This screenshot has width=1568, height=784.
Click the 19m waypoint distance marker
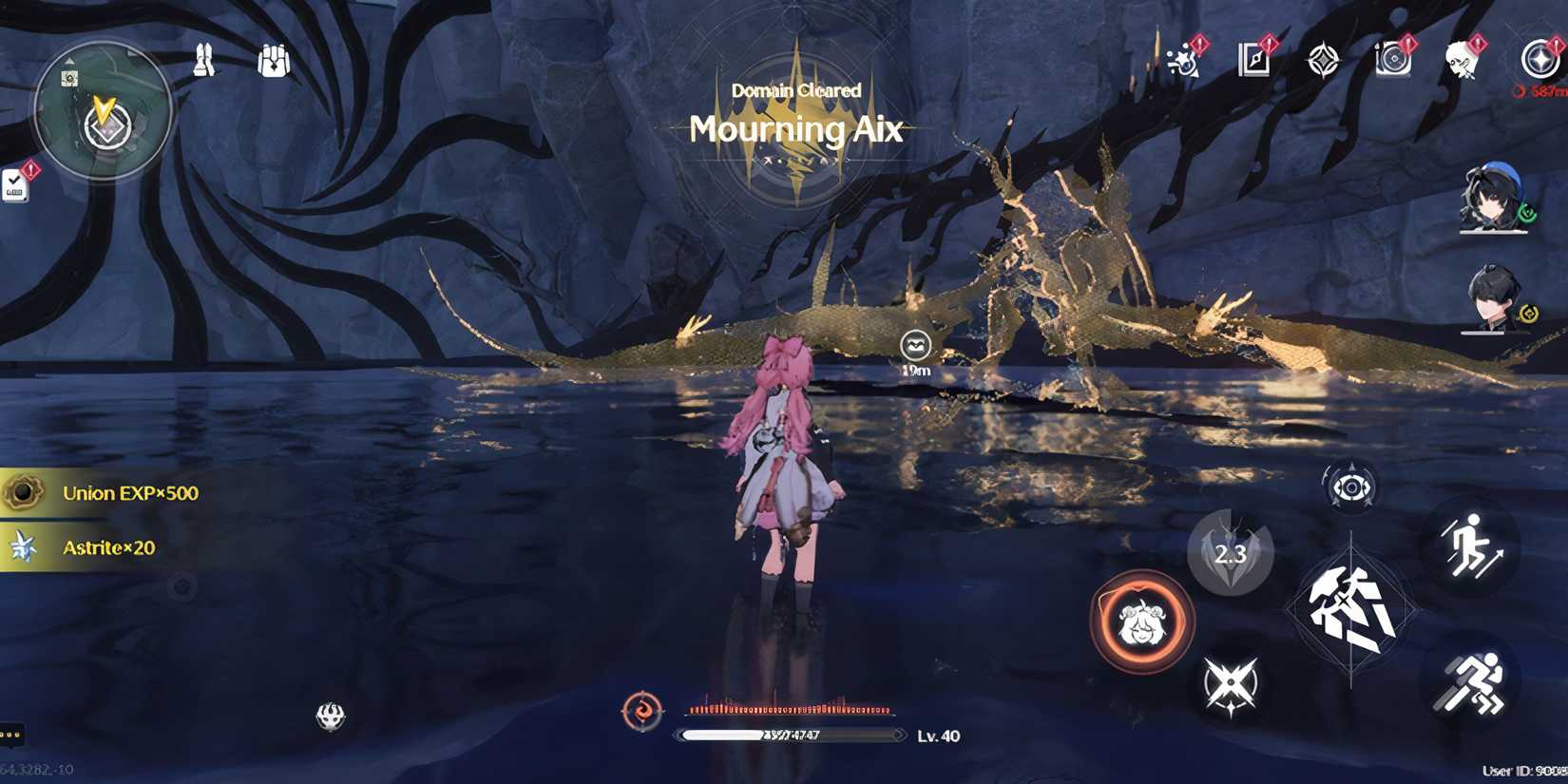click(913, 350)
